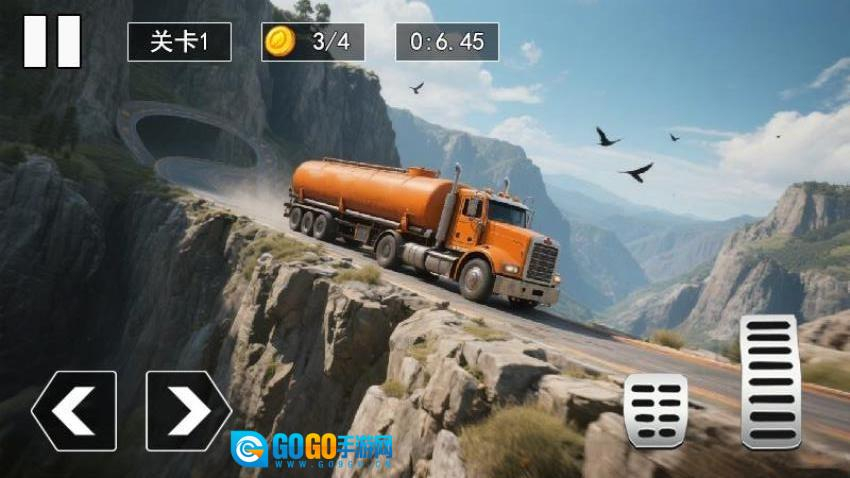850x478 pixels.
Task: Steer left with the left arrow button
Action: [74, 410]
